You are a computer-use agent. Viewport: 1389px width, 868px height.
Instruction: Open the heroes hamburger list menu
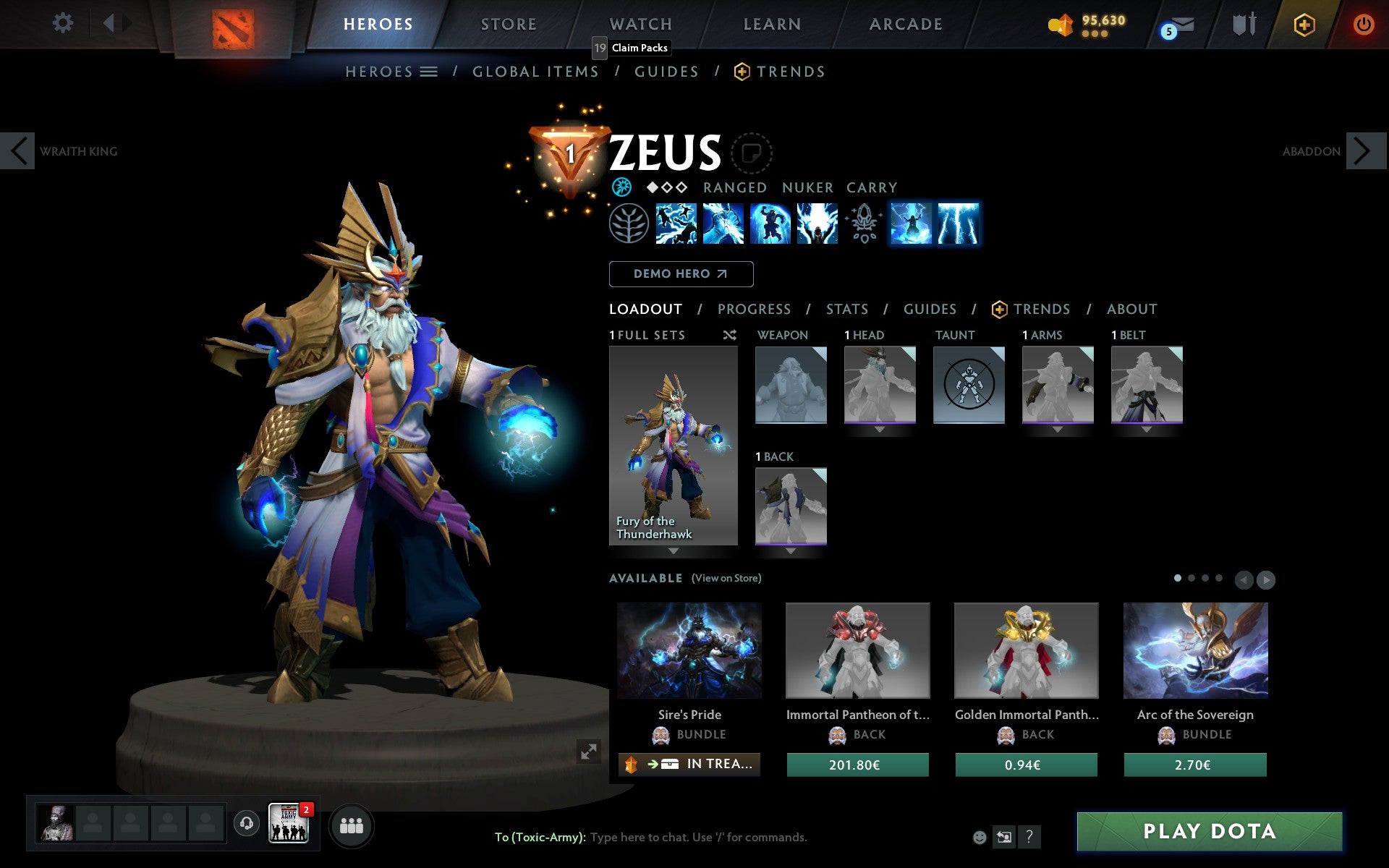pyautogui.click(x=428, y=72)
